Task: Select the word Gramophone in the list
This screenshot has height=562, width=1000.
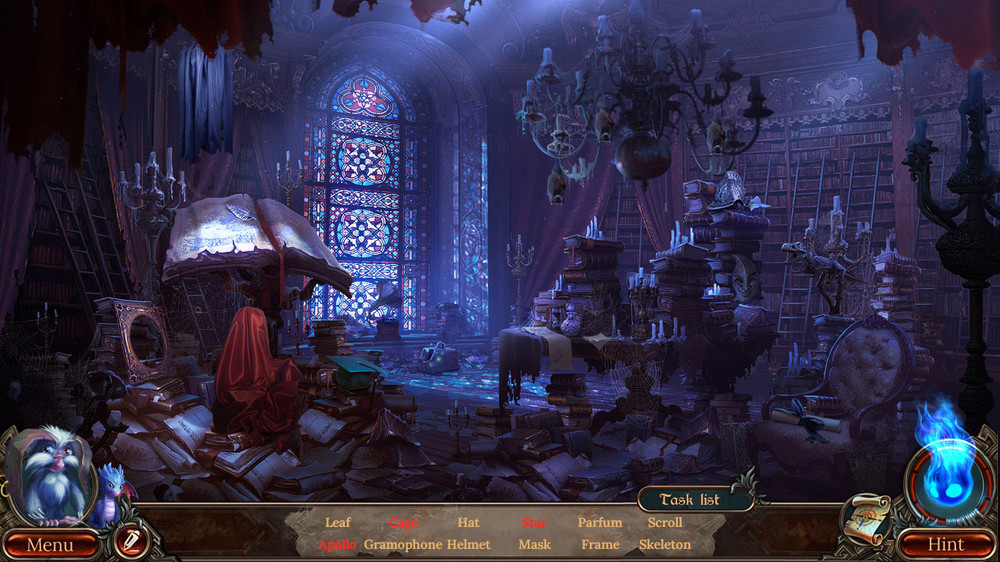Action: [403, 545]
